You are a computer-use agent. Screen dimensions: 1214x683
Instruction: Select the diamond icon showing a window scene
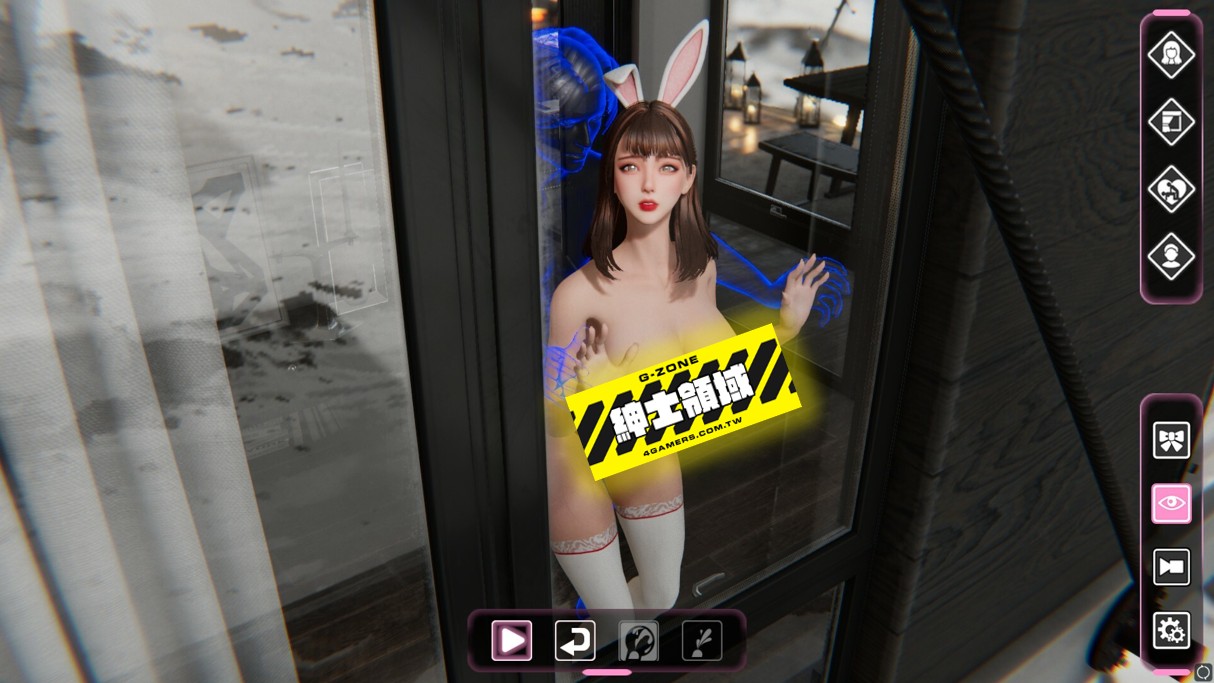click(x=1171, y=122)
